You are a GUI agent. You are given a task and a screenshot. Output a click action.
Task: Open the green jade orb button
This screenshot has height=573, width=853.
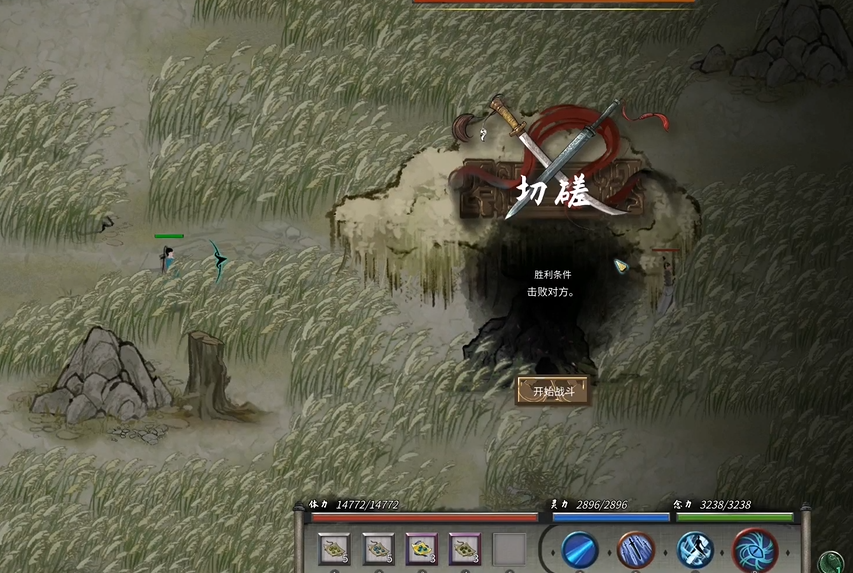pyautogui.click(x=830, y=562)
